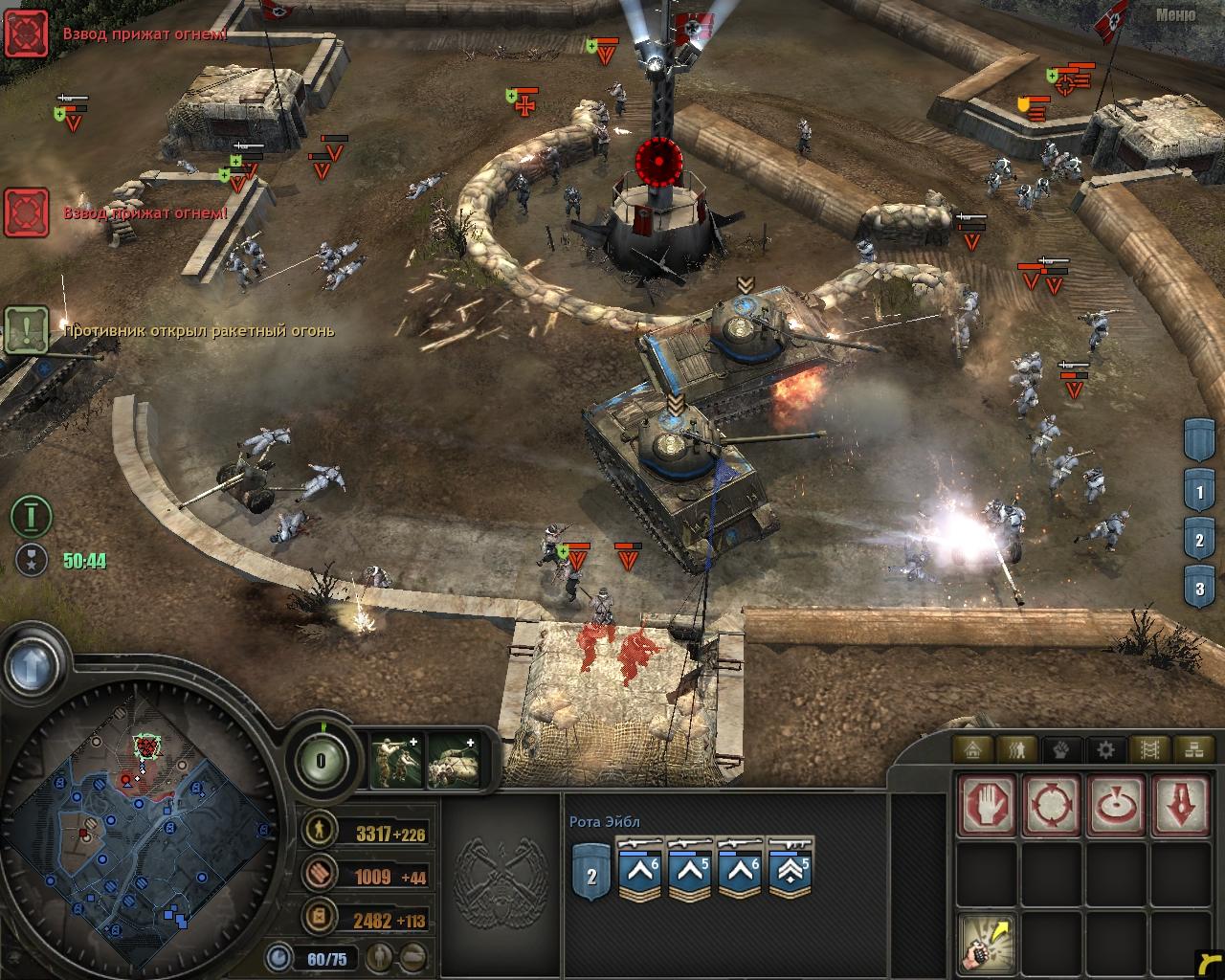1225x980 pixels.
Task: Open the command points dial showing 0
Action: pos(322,762)
